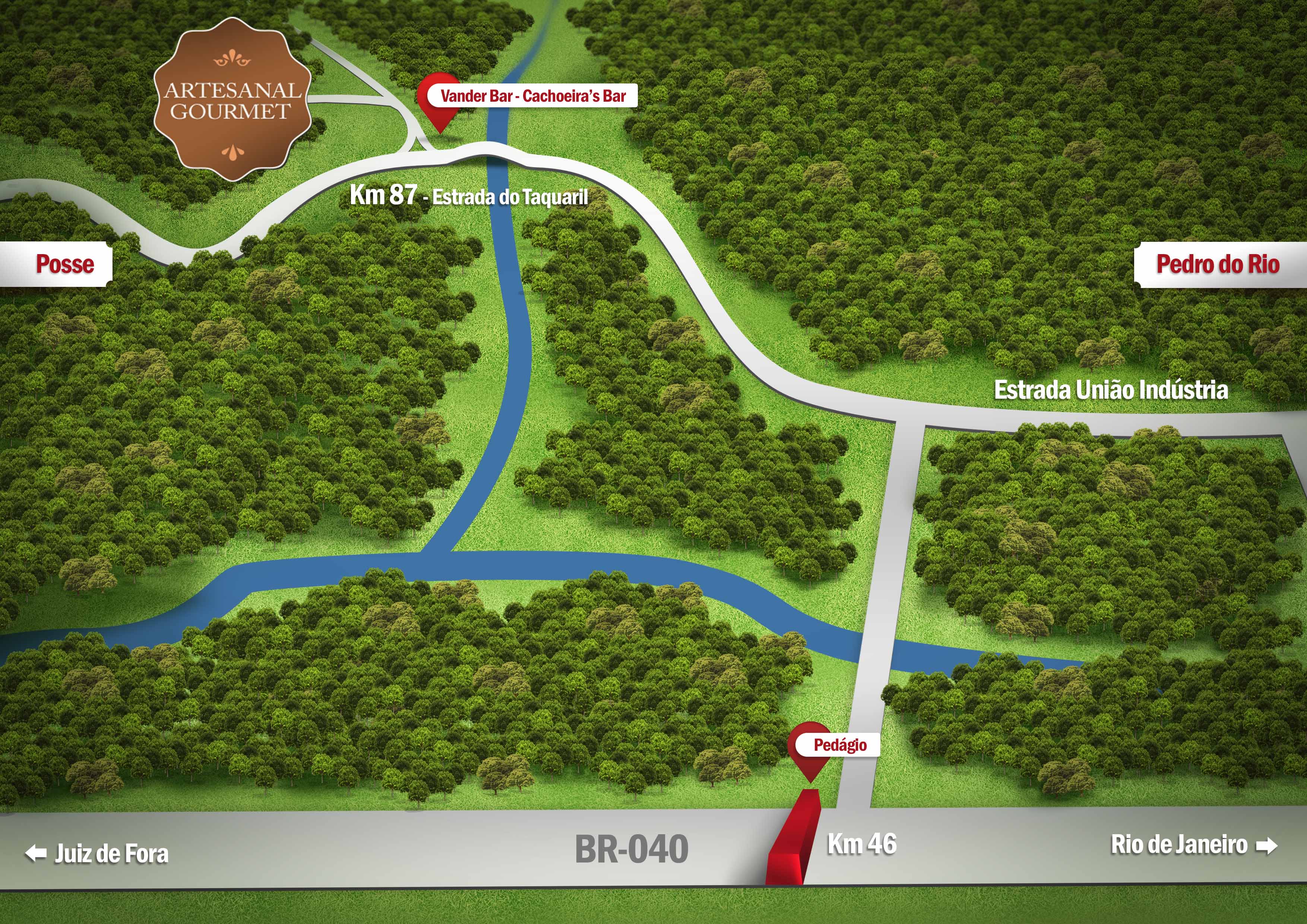Select the Vander Bar - Cachoeira's Bar map marker
Image resolution: width=1307 pixels, height=924 pixels.
tap(440, 102)
